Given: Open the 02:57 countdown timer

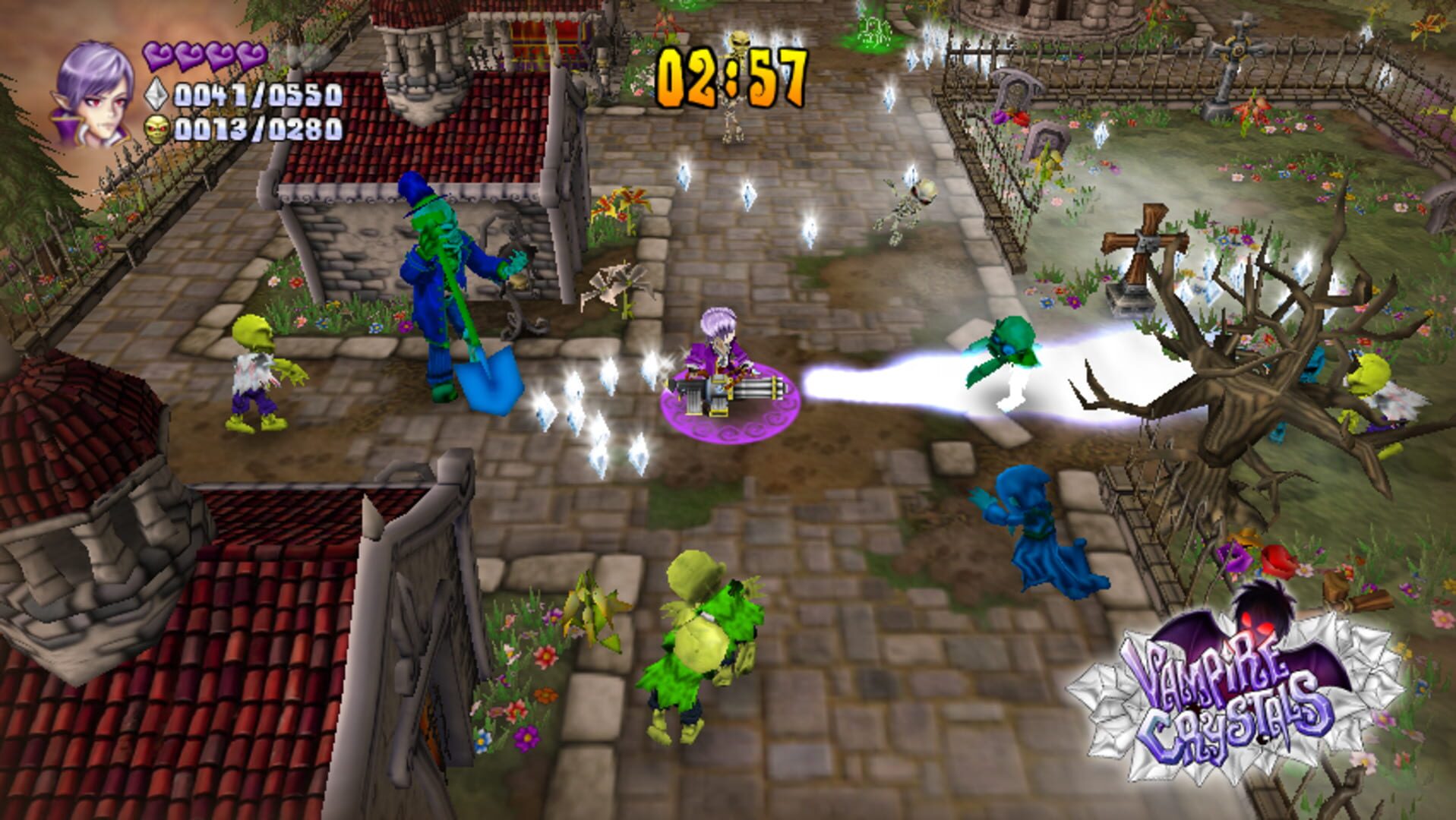Looking at the screenshot, I should pyautogui.click(x=731, y=72).
